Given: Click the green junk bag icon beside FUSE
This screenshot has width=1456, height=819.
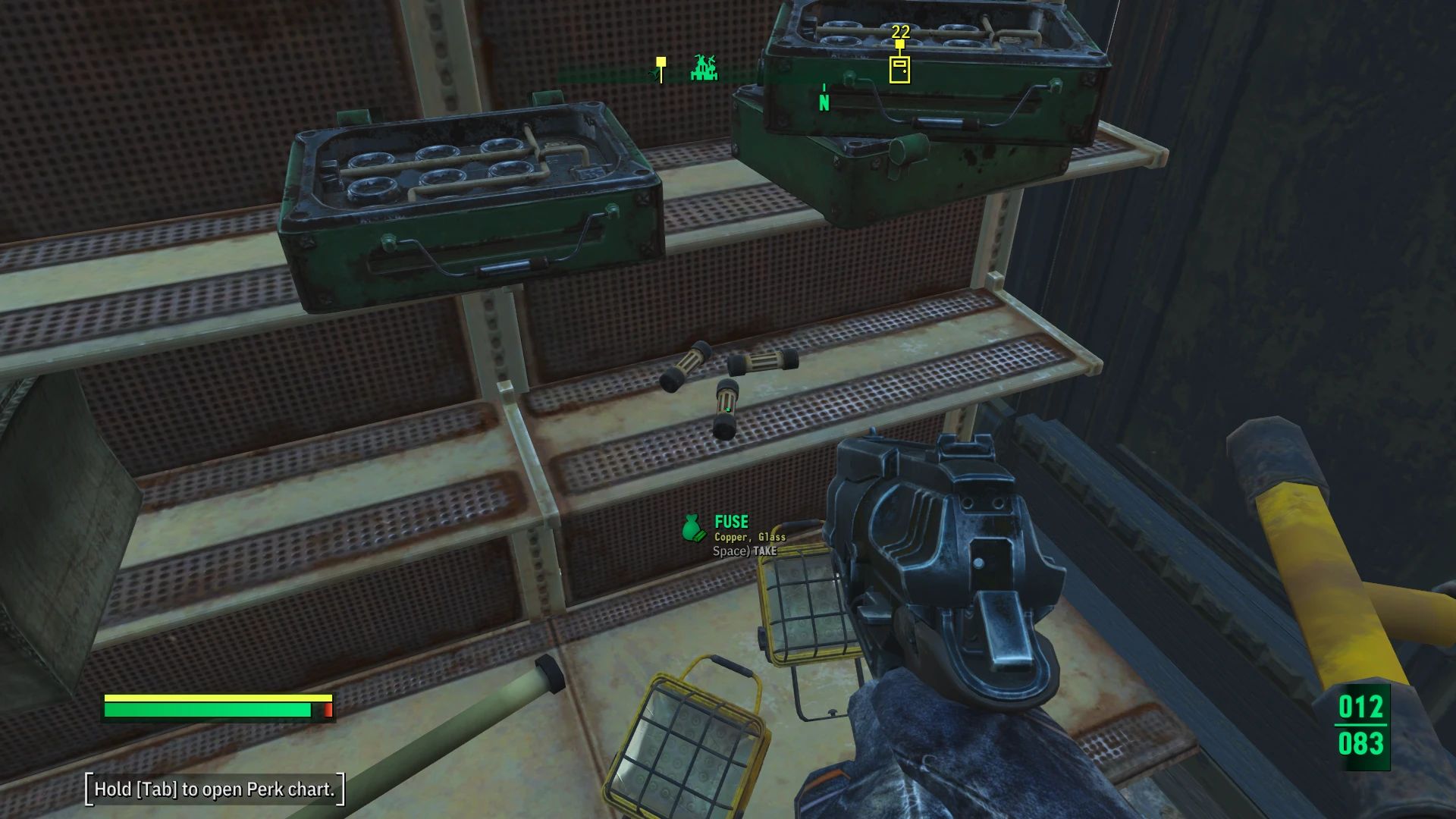Looking at the screenshot, I should [693, 529].
